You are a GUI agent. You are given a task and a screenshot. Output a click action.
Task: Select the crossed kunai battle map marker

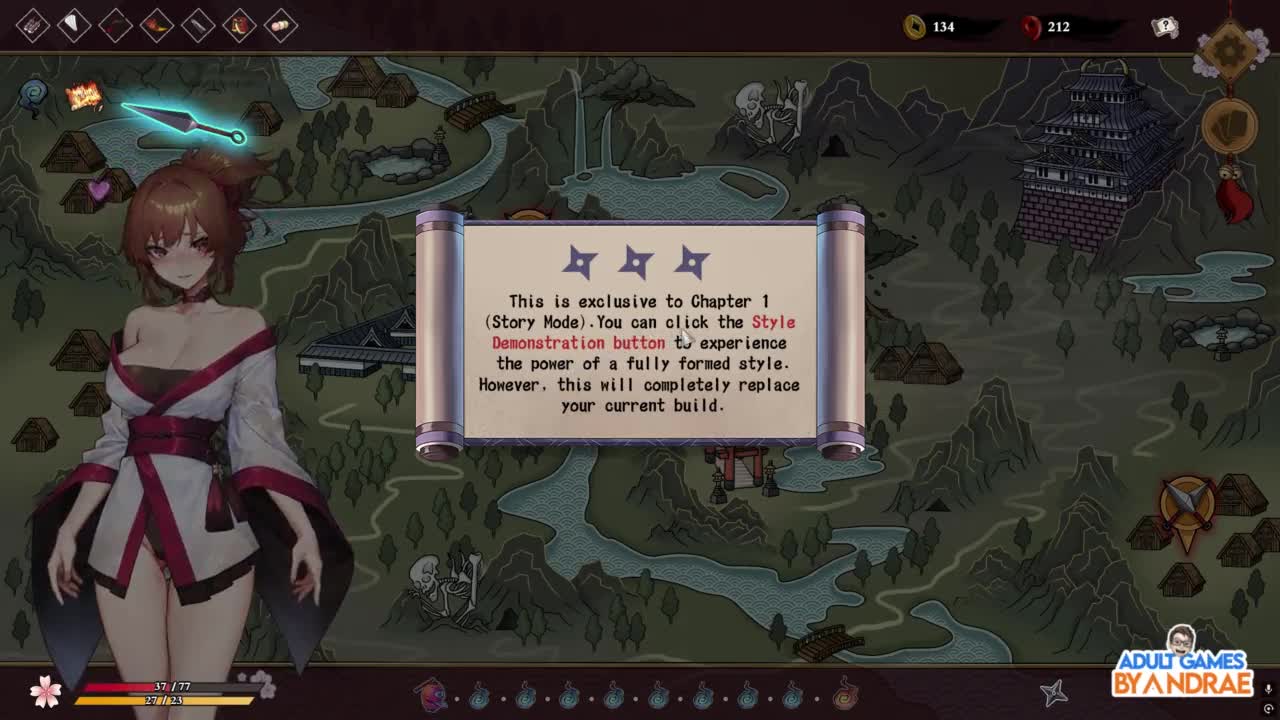click(1187, 505)
